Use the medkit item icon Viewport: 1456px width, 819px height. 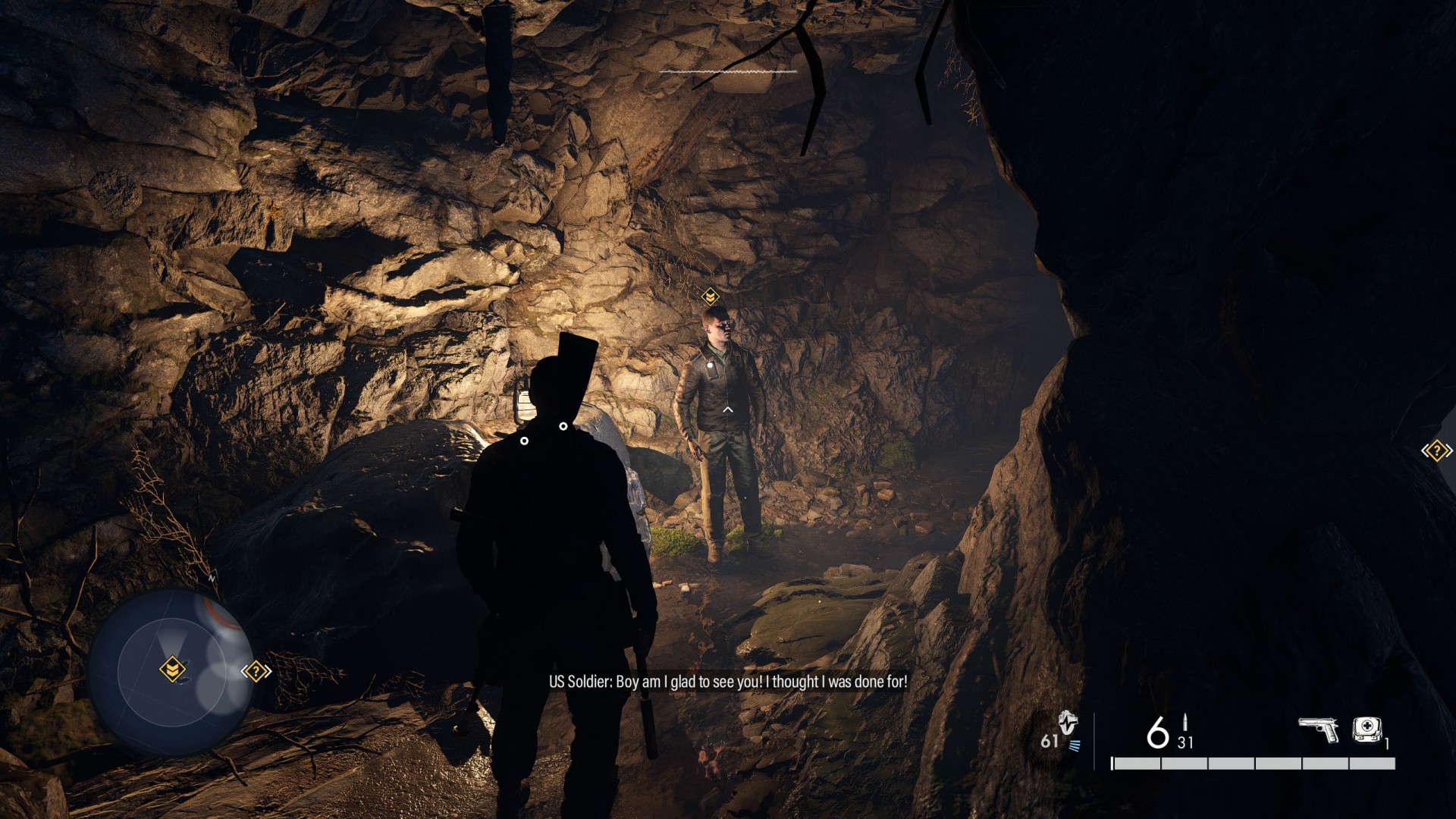[x=1367, y=730]
